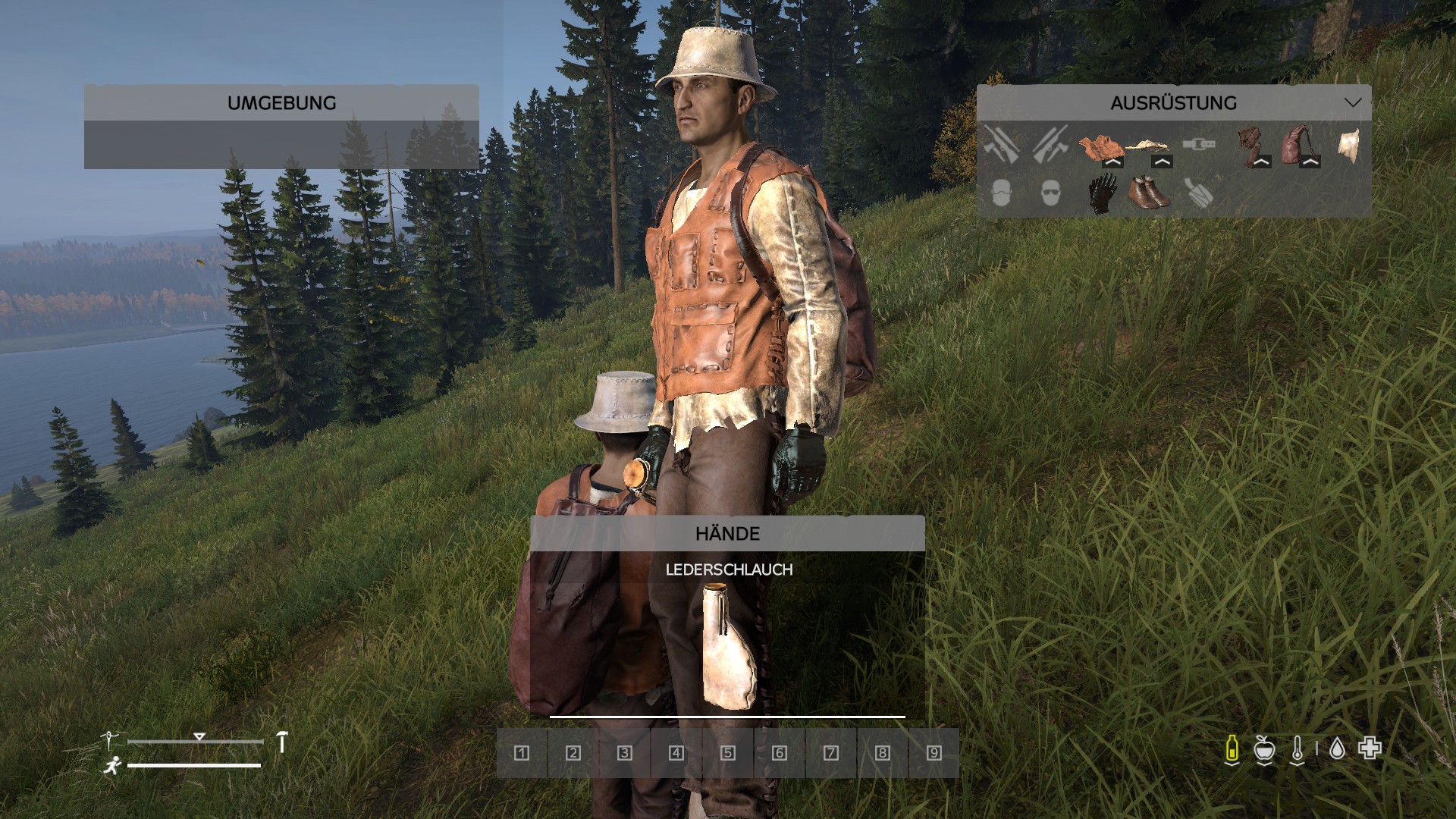Select hotbar slot 9
The width and height of the screenshot is (1456, 819).
[934, 753]
